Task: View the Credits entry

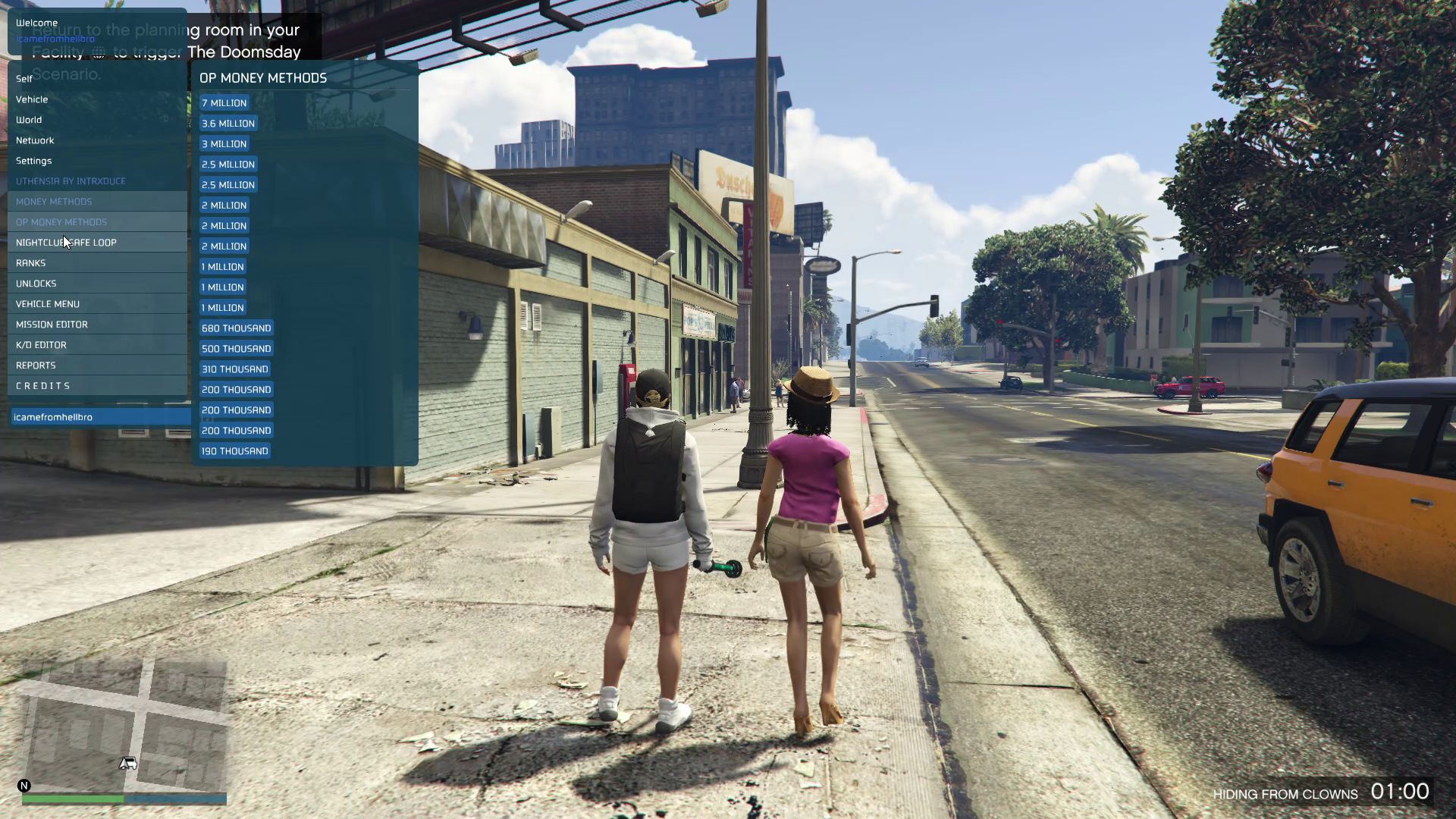Action: pyautogui.click(x=43, y=386)
